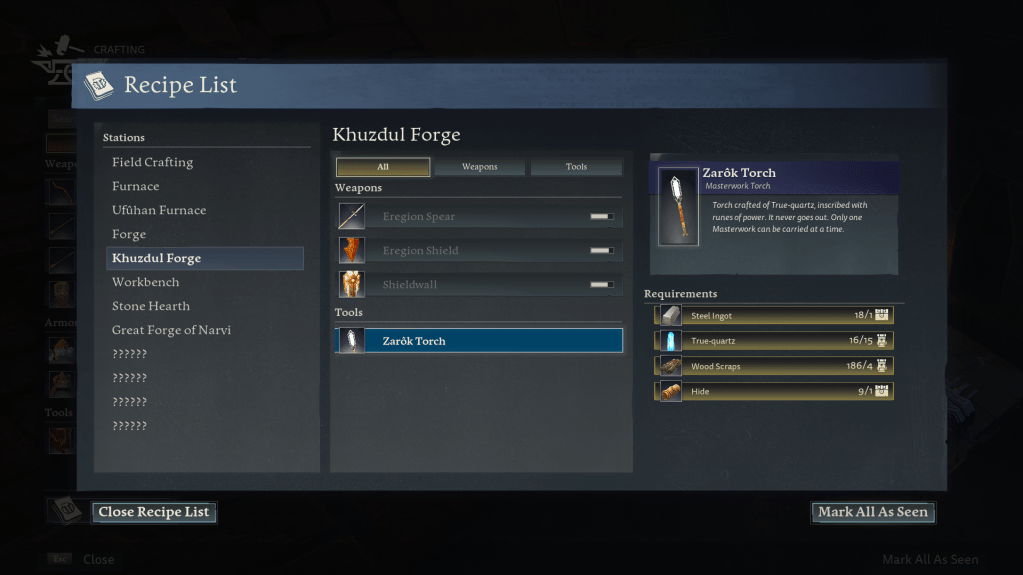This screenshot has width=1023, height=575.
Task: Select the Forge station entry
Action: pos(129,234)
